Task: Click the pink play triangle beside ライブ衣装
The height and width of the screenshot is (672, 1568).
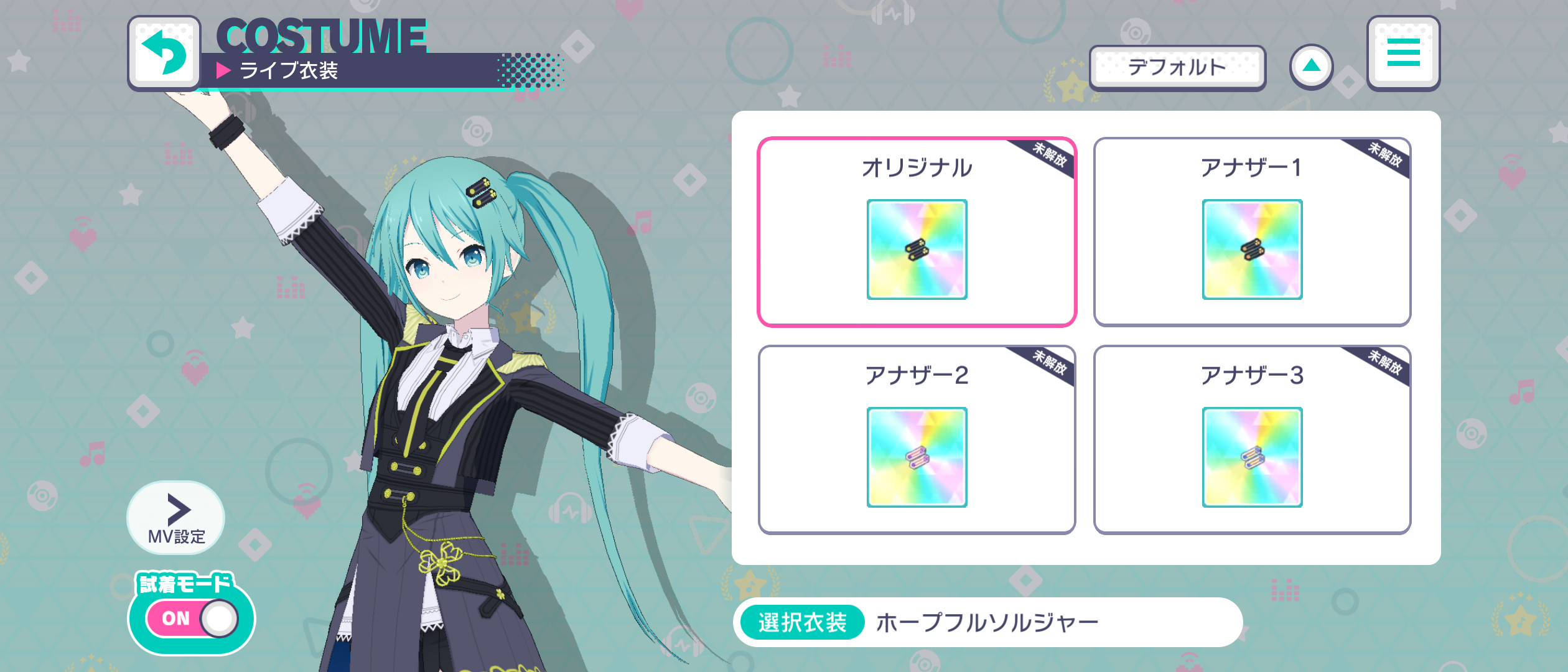Action: tap(222, 70)
